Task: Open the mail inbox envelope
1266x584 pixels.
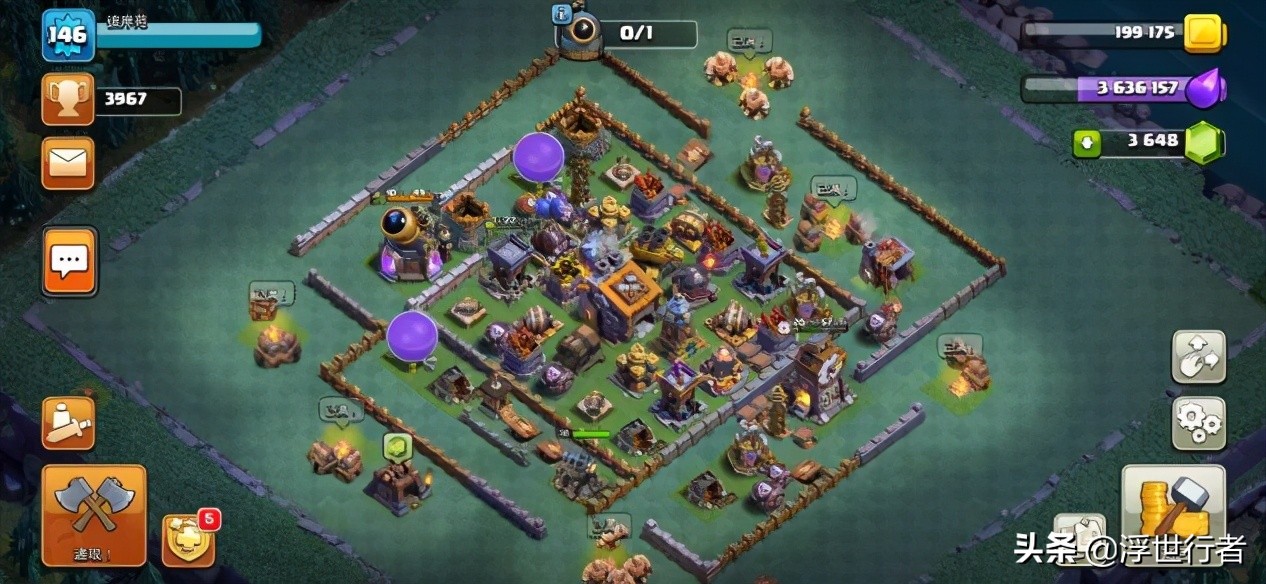Action: [x=68, y=163]
